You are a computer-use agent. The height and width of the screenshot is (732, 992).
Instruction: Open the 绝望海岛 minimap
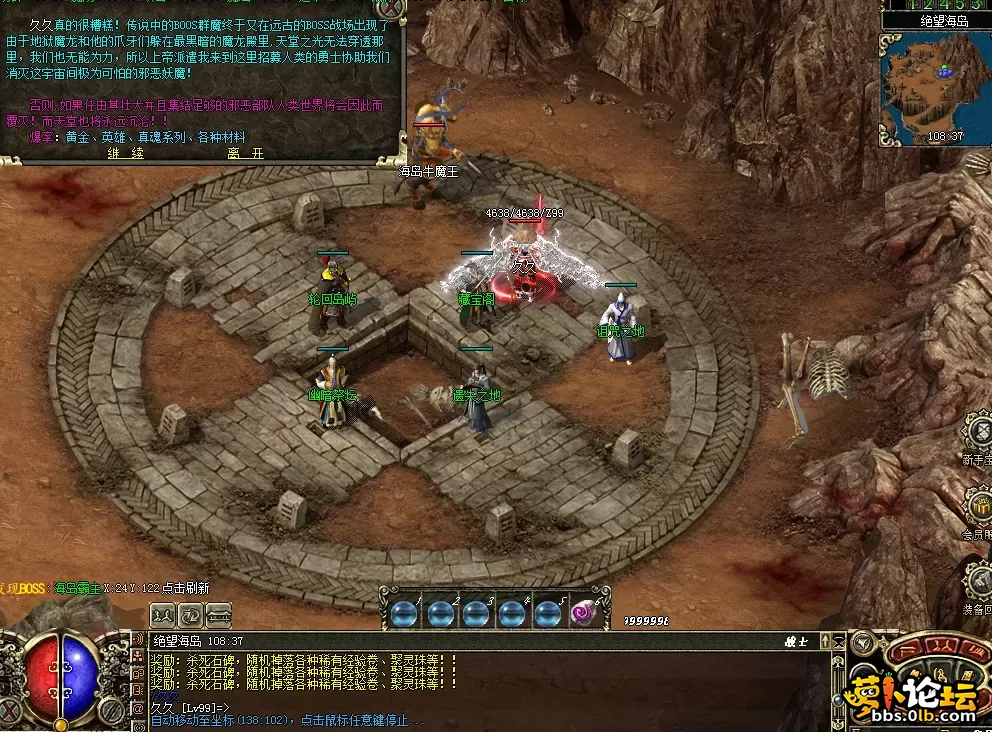pos(933,89)
